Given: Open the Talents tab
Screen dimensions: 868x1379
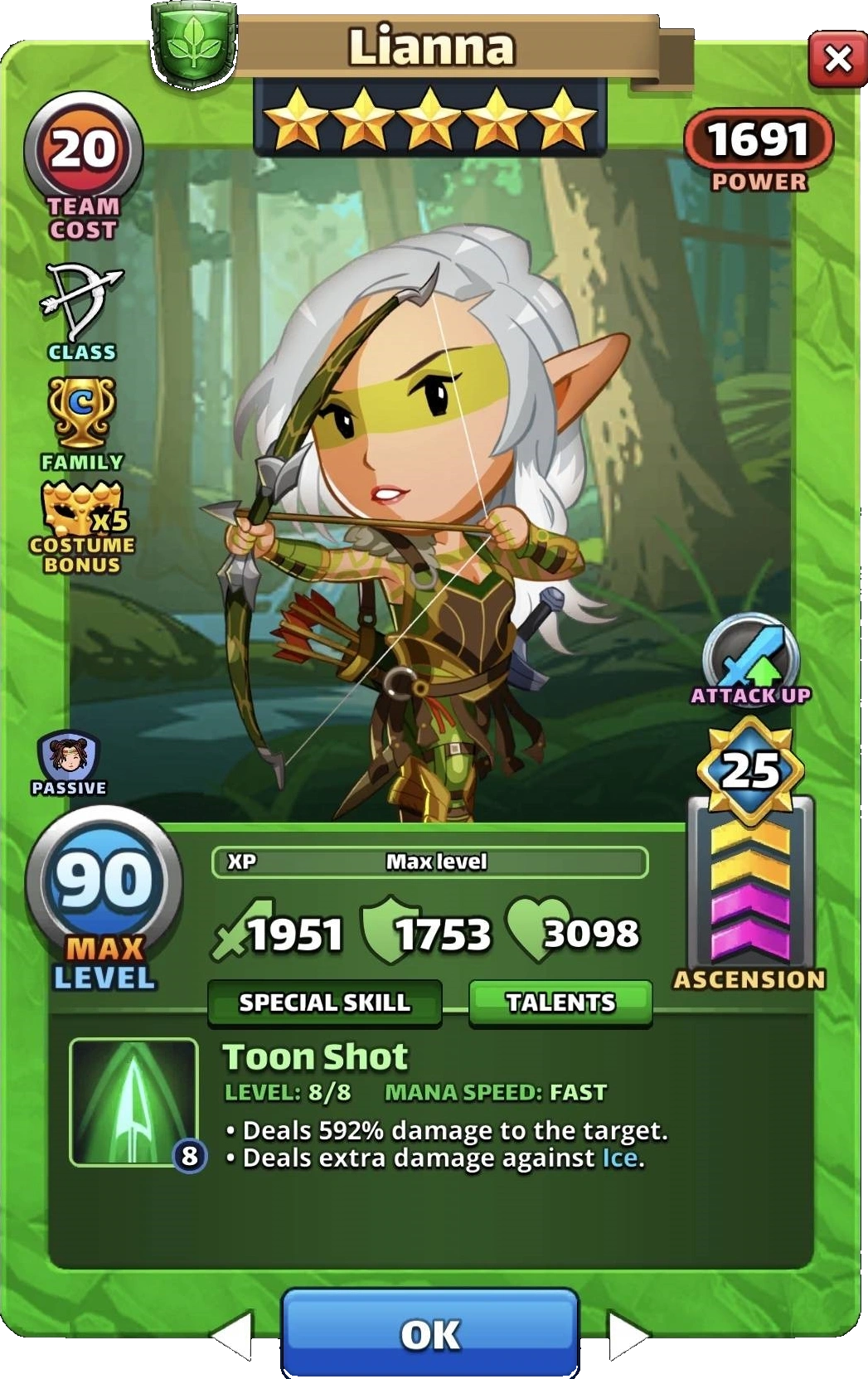Looking at the screenshot, I should (x=560, y=1002).
